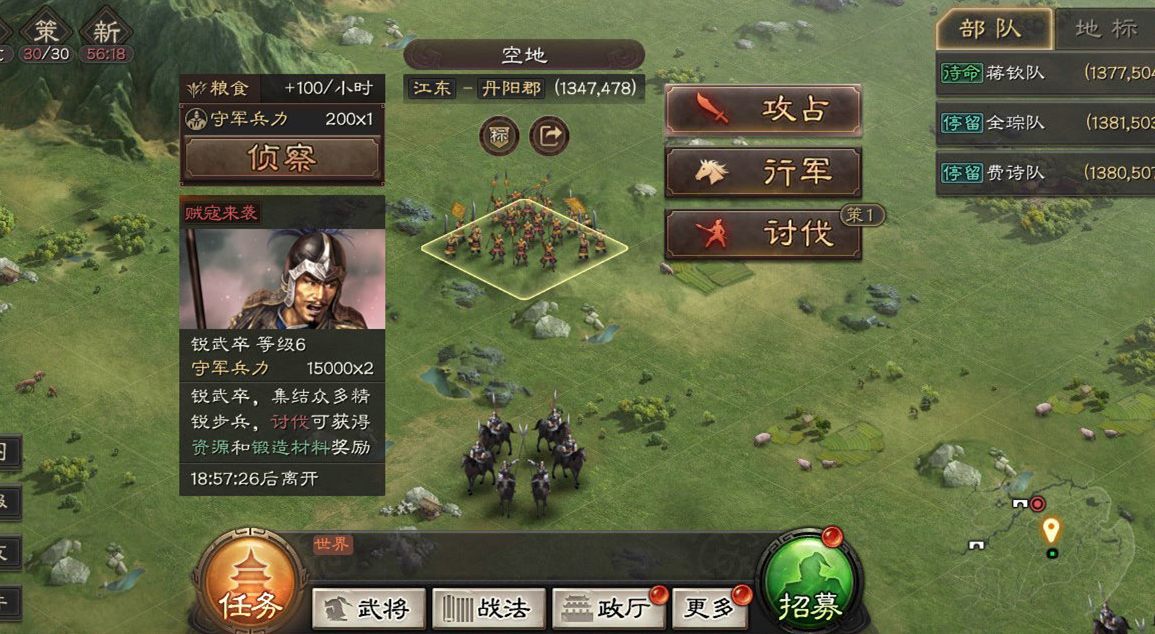Click the 侦察 (scout) button
This screenshot has width=1155, height=634.
[x=282, y=158]
